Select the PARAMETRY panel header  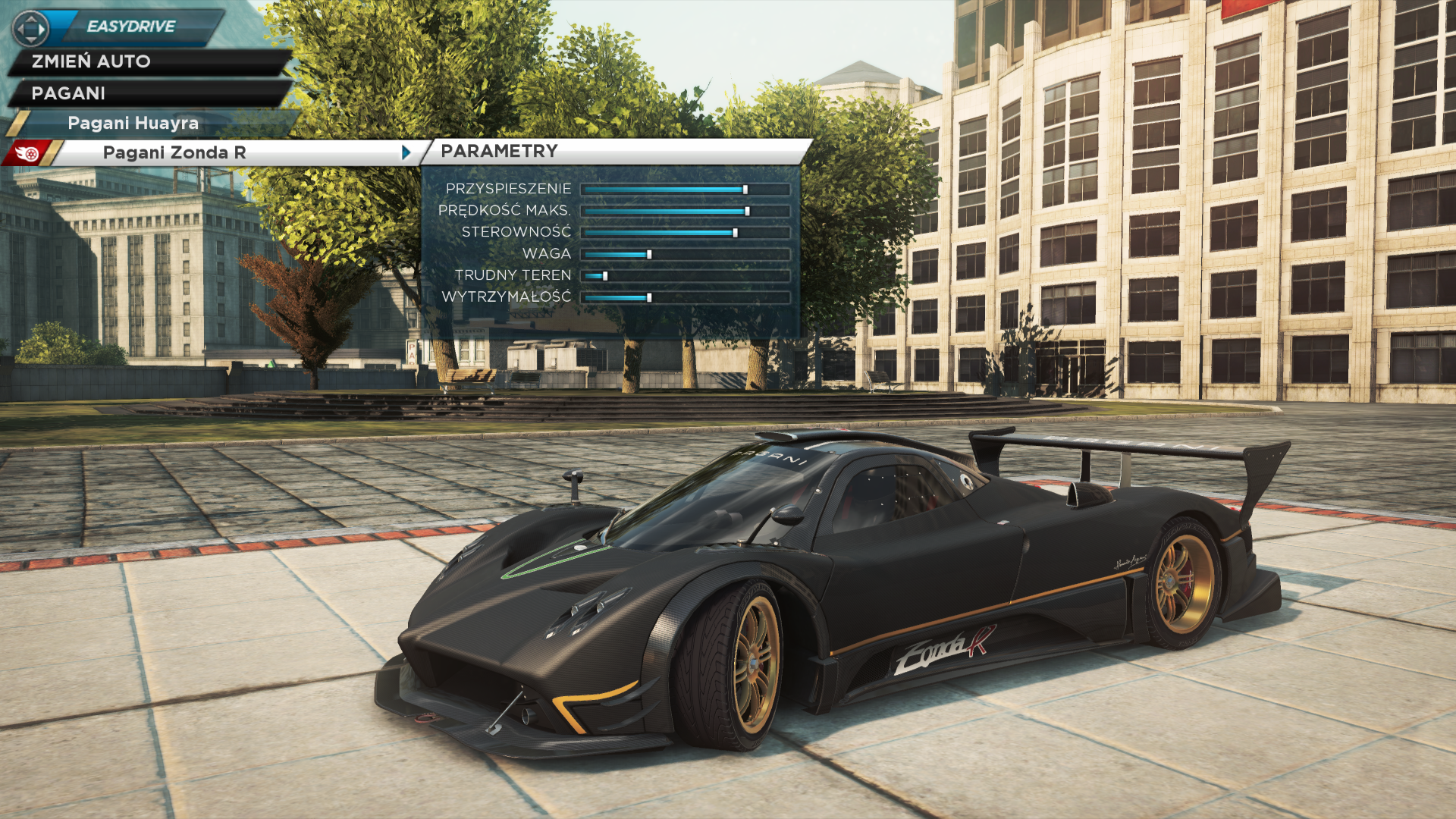click(499, 151)
